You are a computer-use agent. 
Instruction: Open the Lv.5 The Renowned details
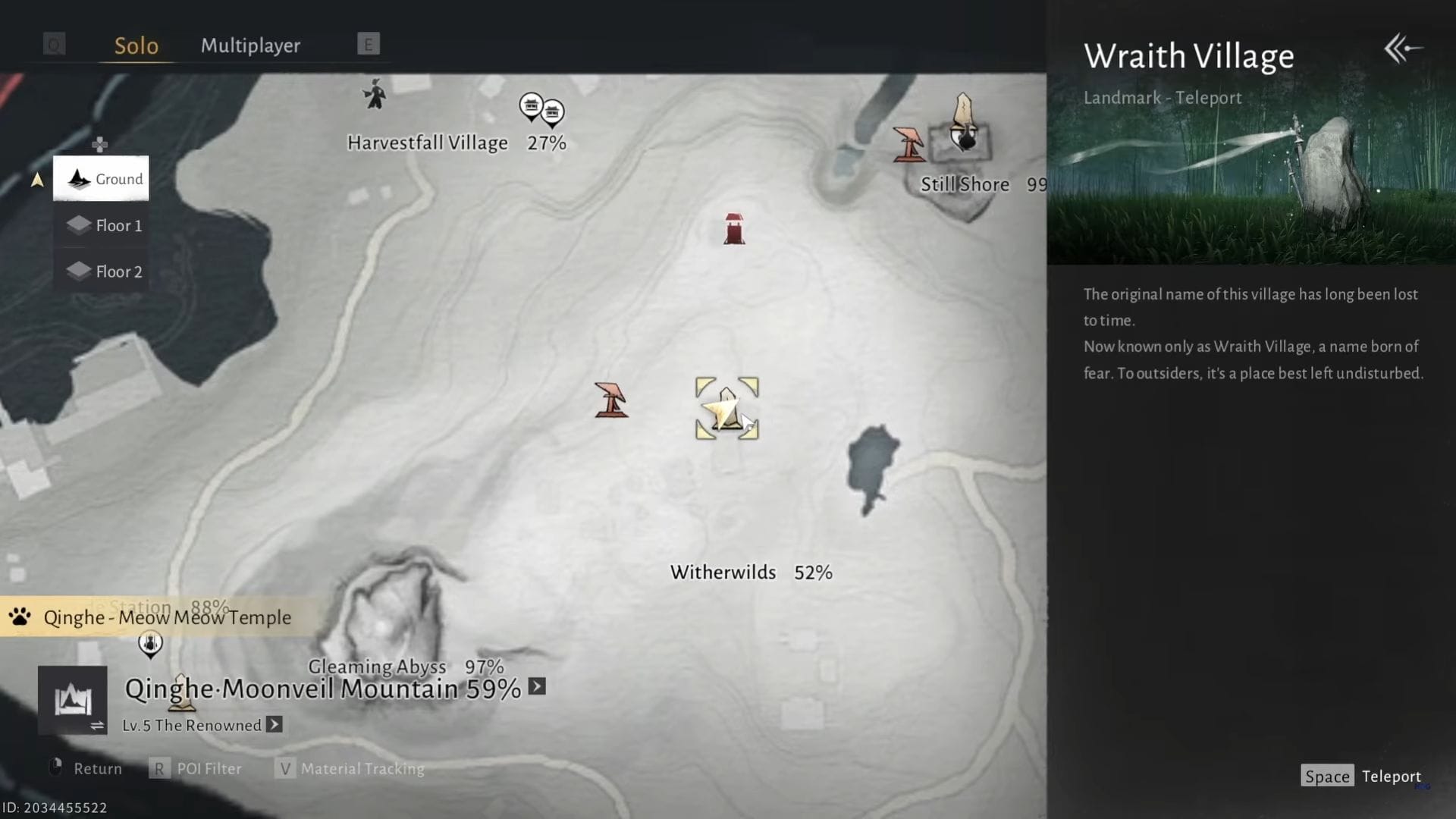(x=273, y=725)
